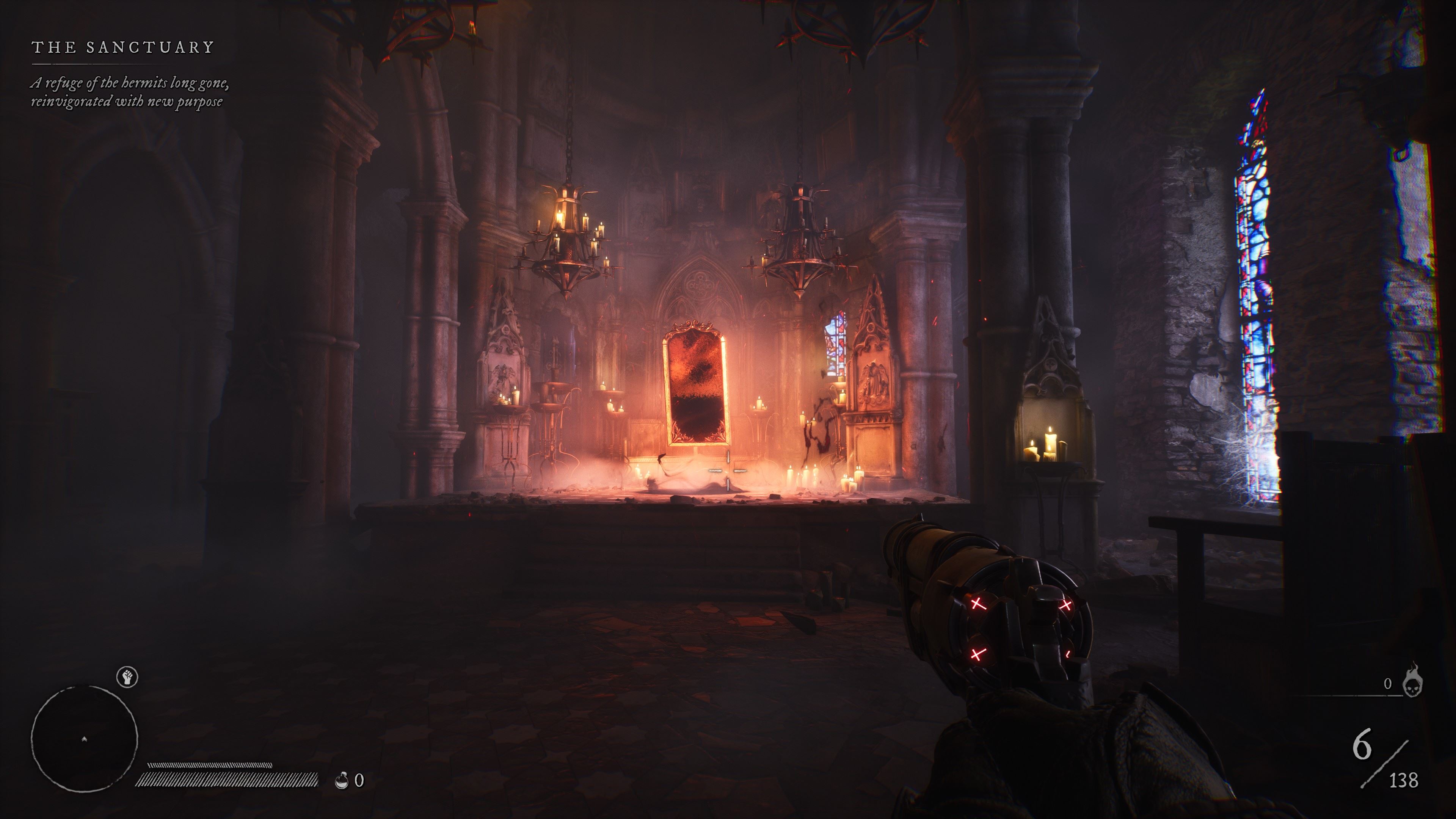This screenshot has width=1456, height=819.
Task: Click the flaming skull icon
Action: coord(1413,682)
